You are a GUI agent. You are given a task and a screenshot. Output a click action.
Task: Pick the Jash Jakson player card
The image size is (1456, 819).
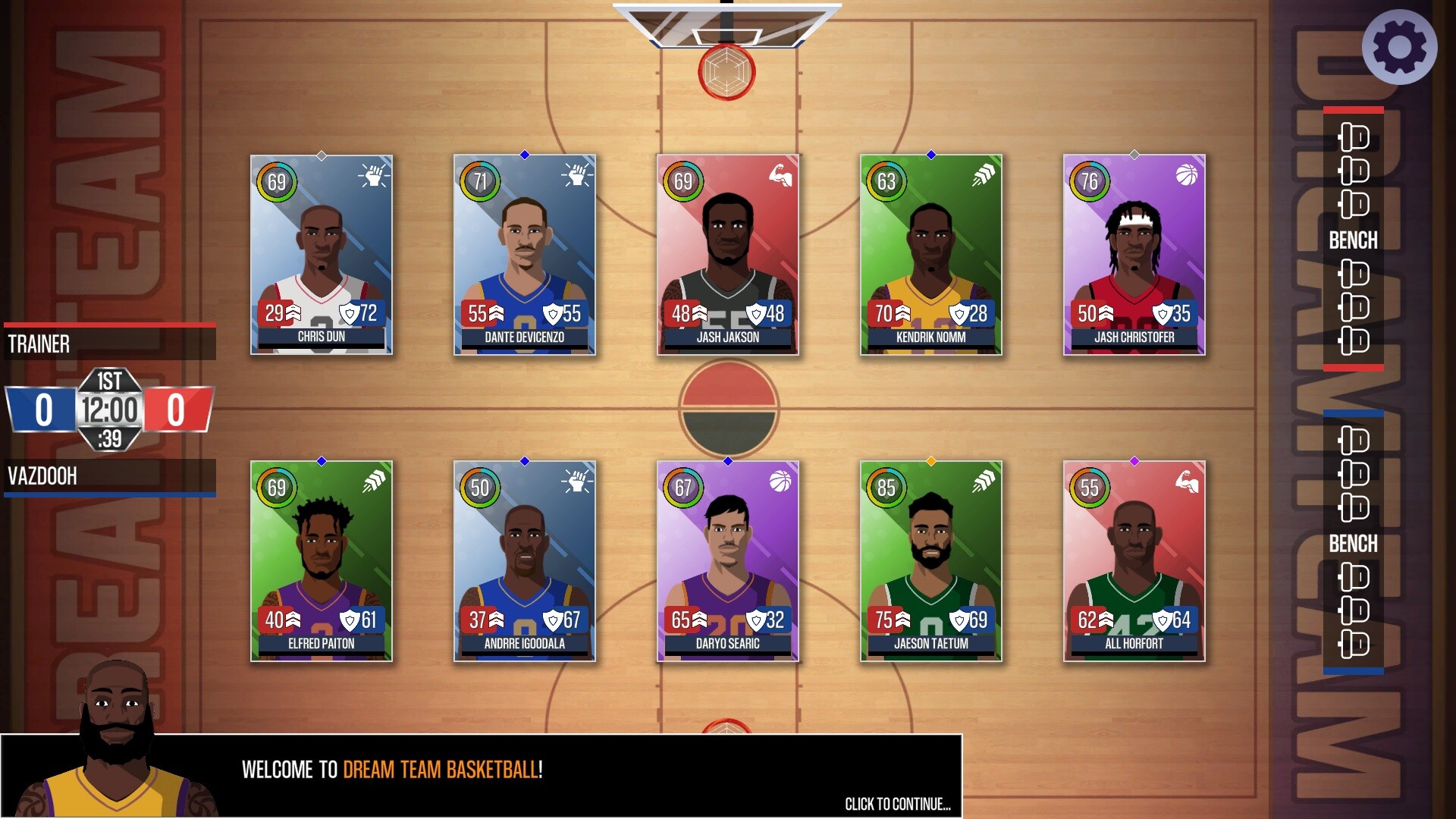pos(728,255)
